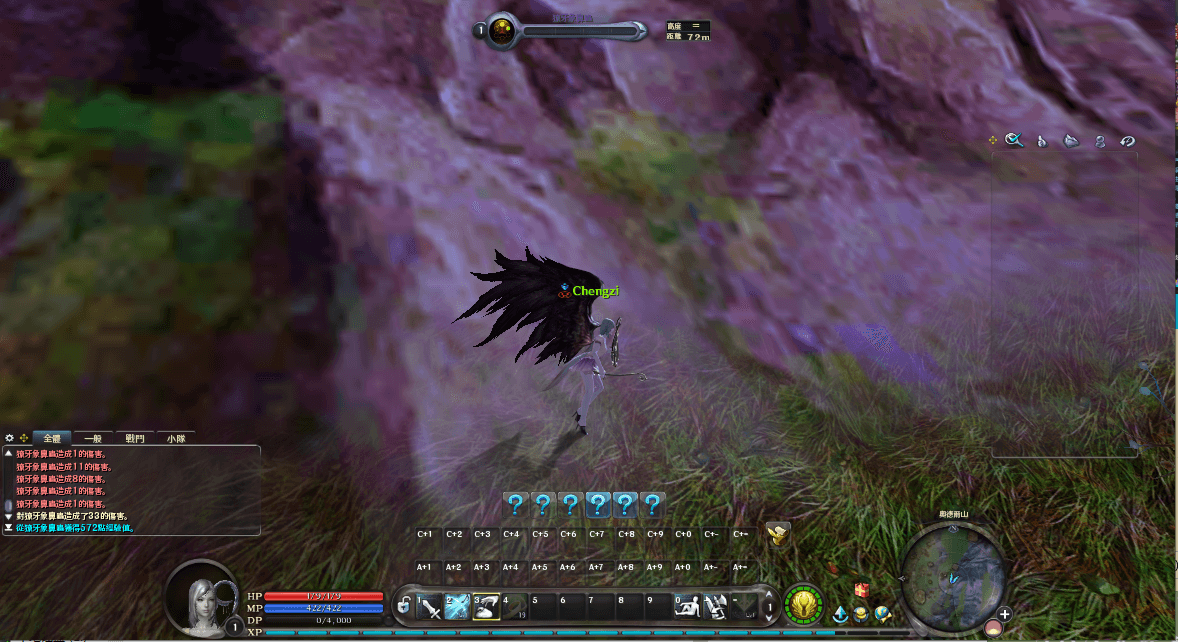Show the 全體 all-messages chat tab
The width and height of the screenshot is (1178, 642).
(52, 438)
